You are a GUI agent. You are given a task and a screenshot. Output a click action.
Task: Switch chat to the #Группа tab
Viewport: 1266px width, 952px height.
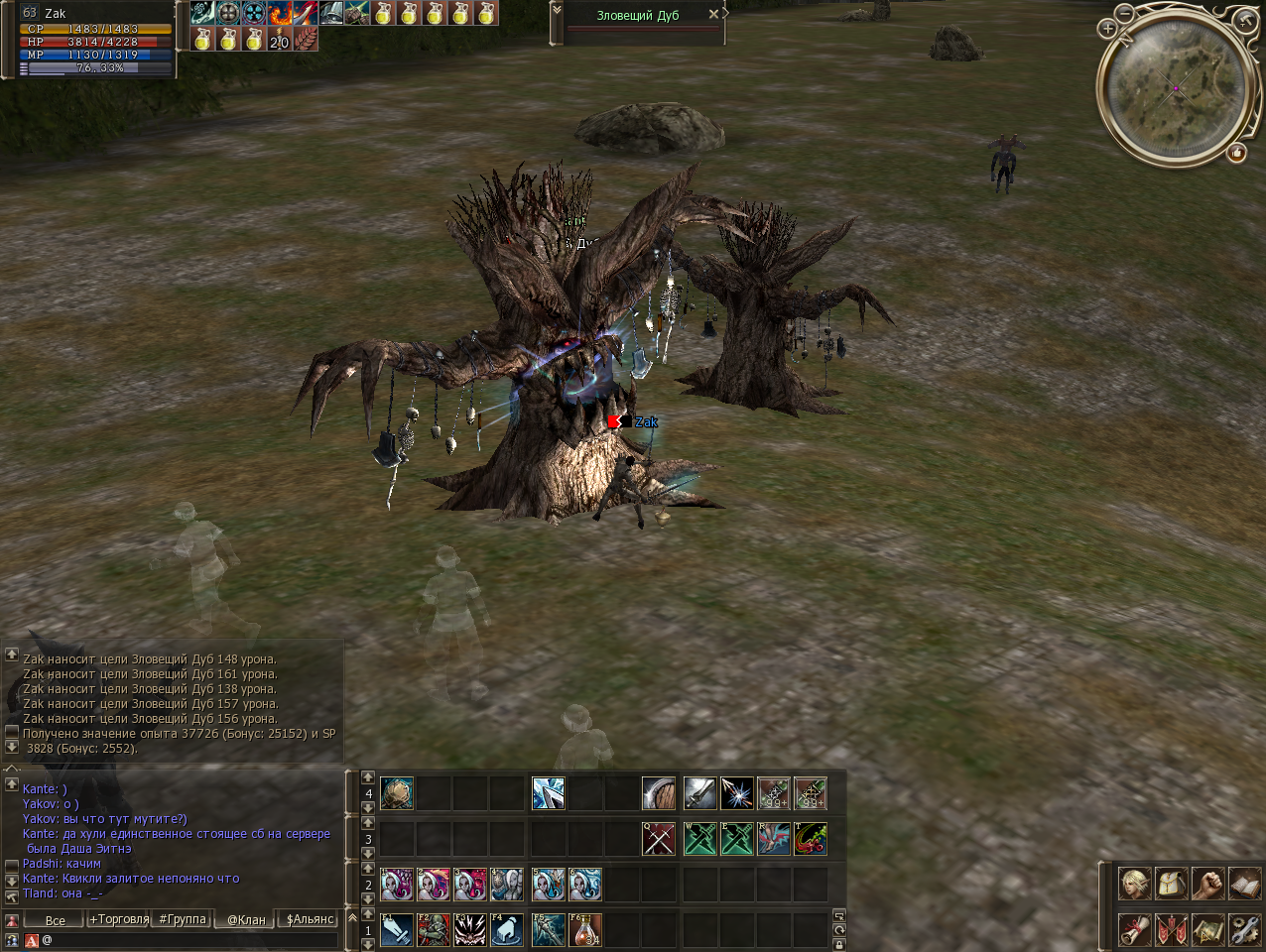pyautogui.click(x=184, y=919)
